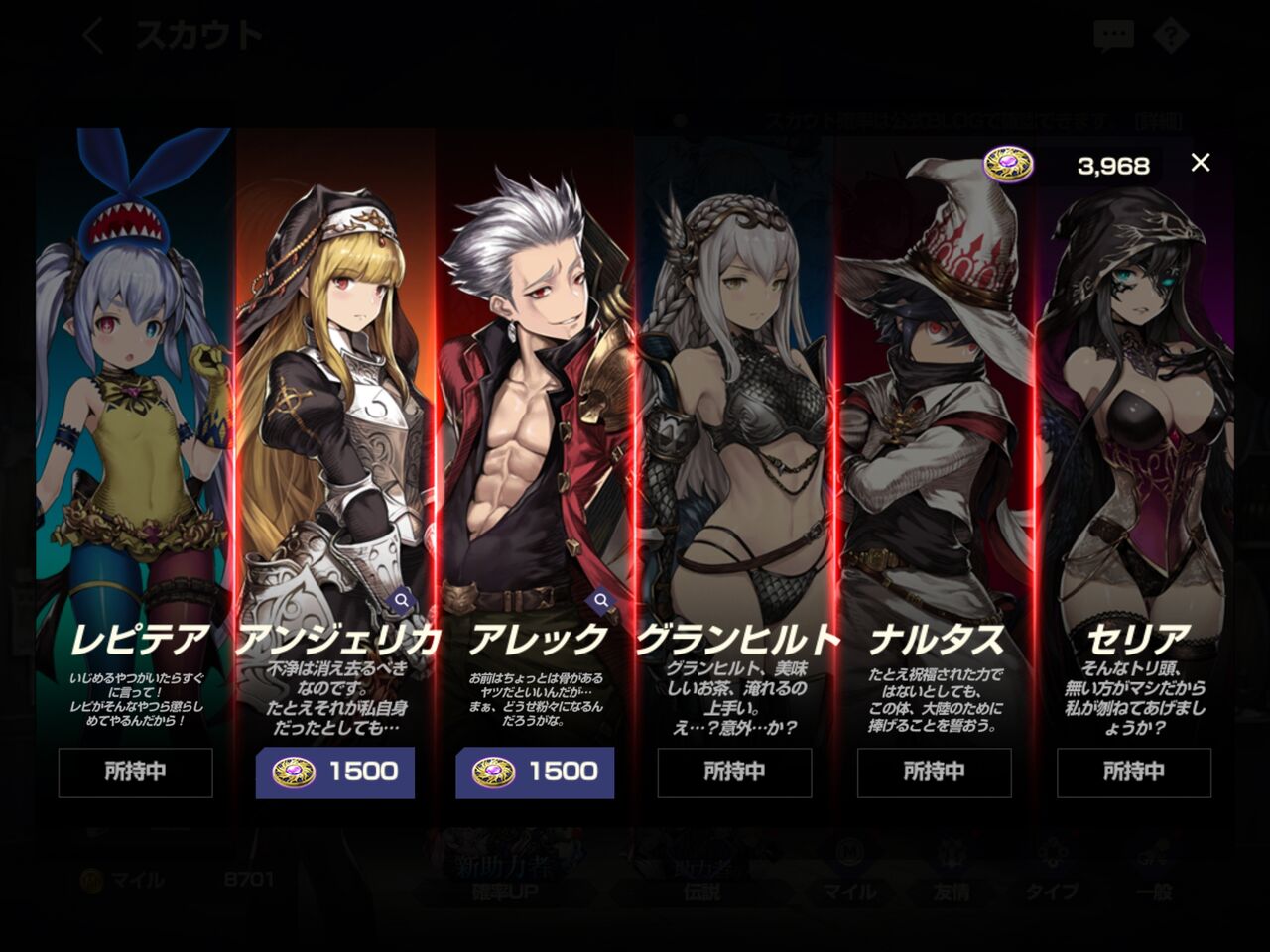Tap the magnifier icon on アレック's card
1270x952 pixels.
[x=601, y=599]
